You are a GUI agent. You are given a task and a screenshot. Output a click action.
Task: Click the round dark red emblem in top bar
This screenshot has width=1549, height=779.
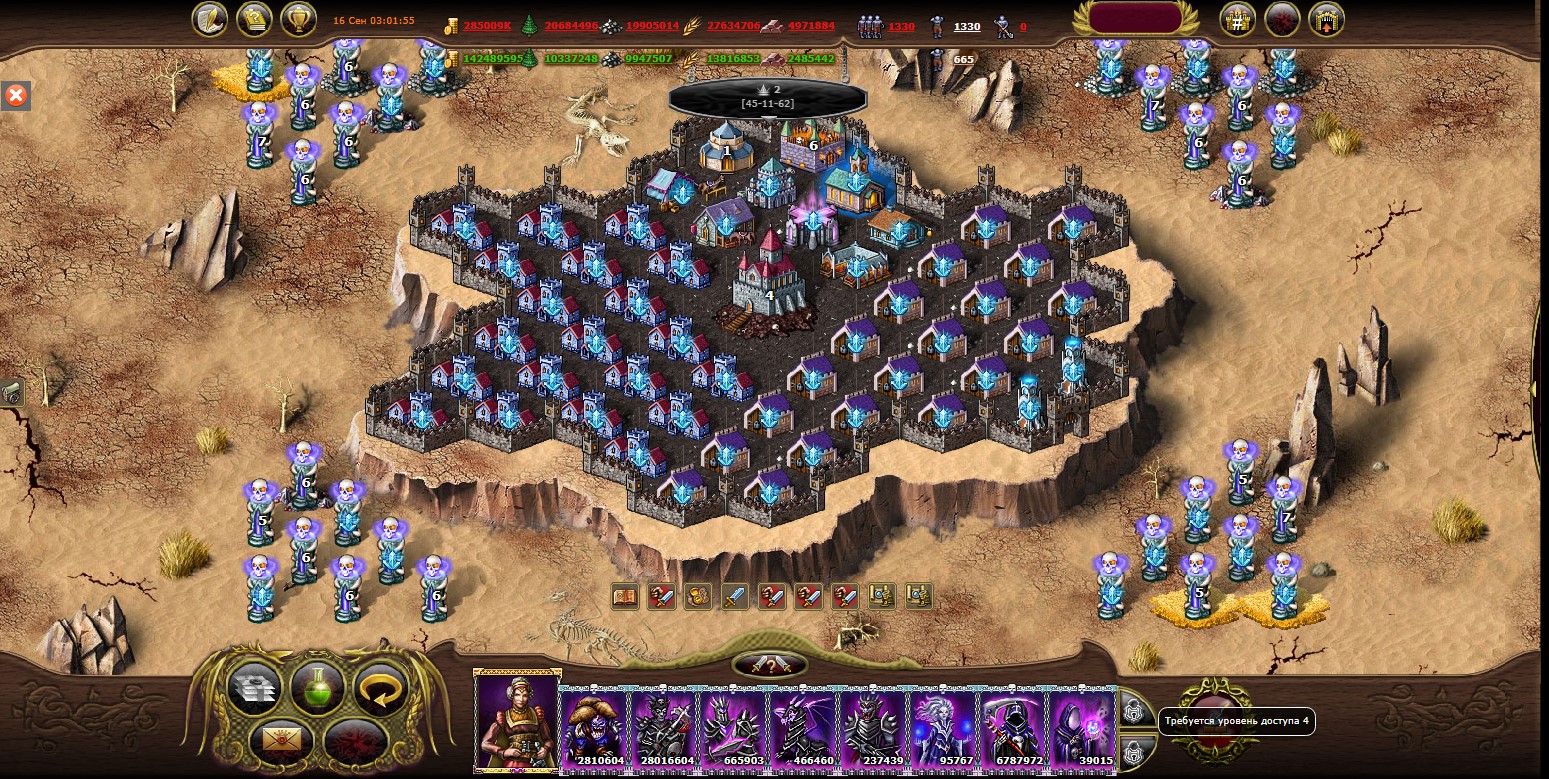(x=1282, y=19)
